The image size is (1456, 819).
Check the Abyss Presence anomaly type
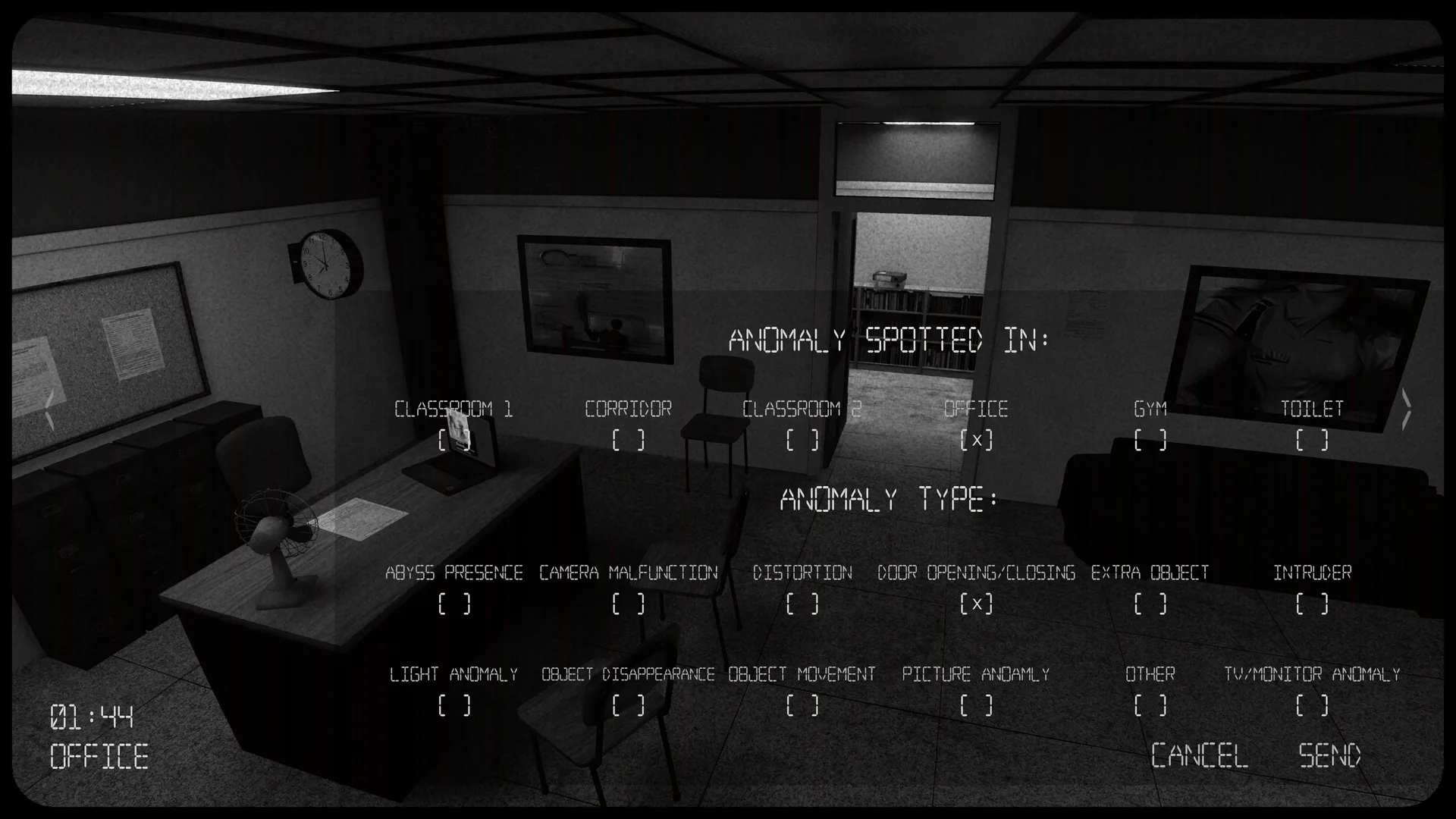453,604
